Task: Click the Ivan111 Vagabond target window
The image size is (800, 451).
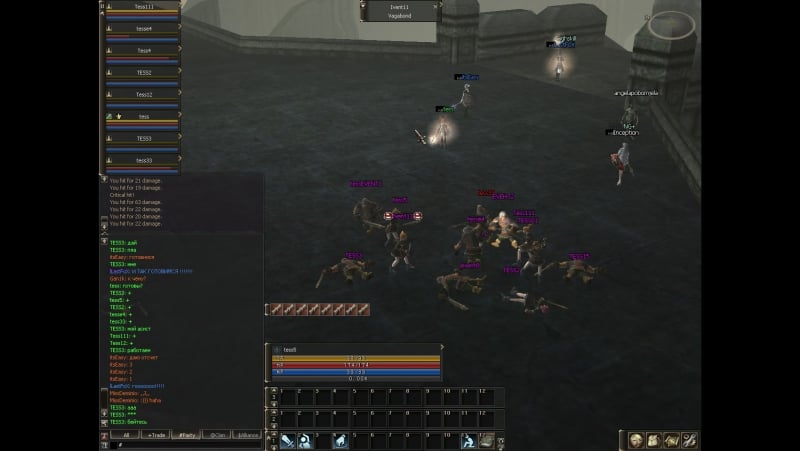Action: pyautogui.click(x=399, y=11)
